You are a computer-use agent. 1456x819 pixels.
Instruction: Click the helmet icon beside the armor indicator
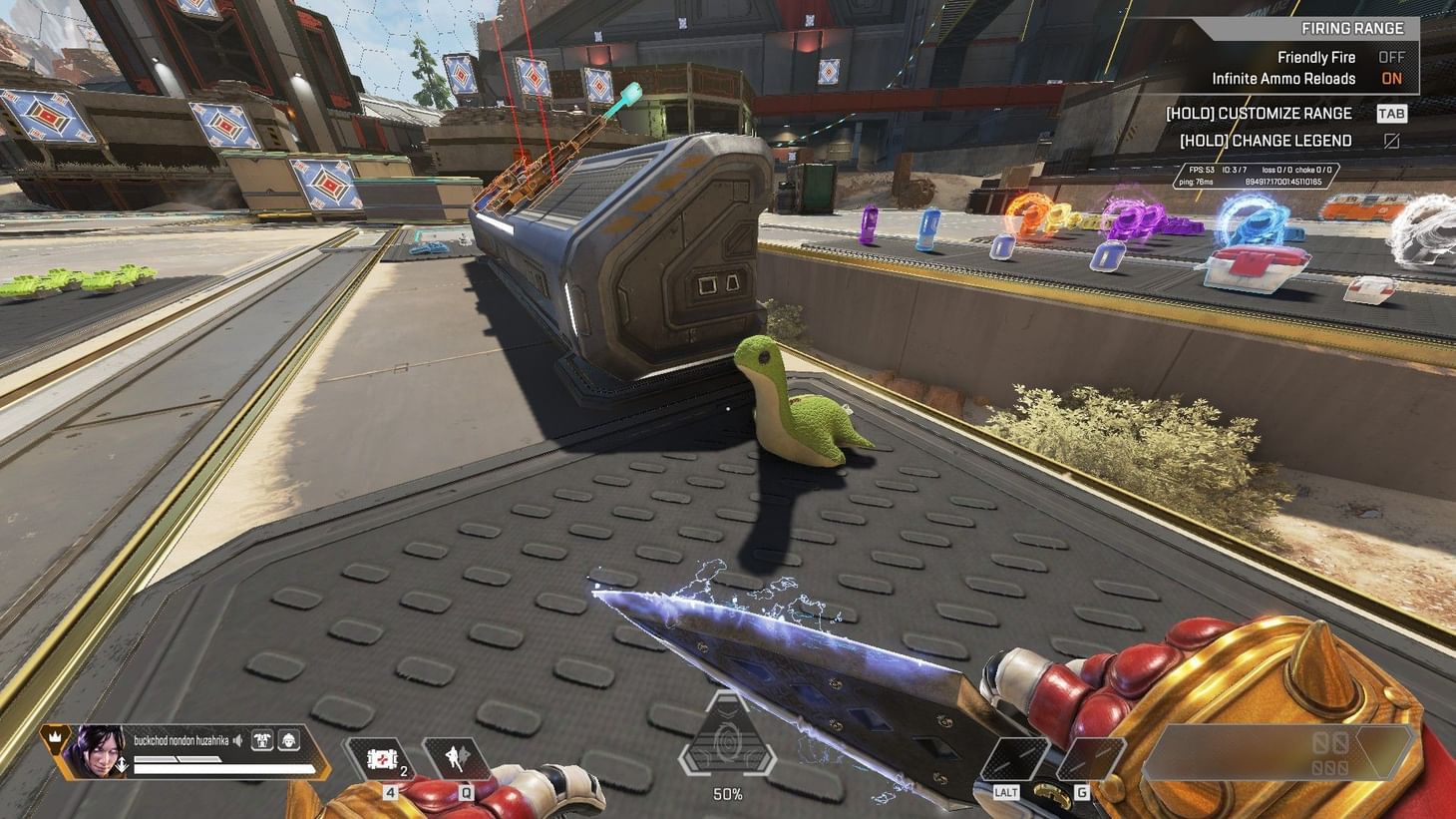(287, 741)
